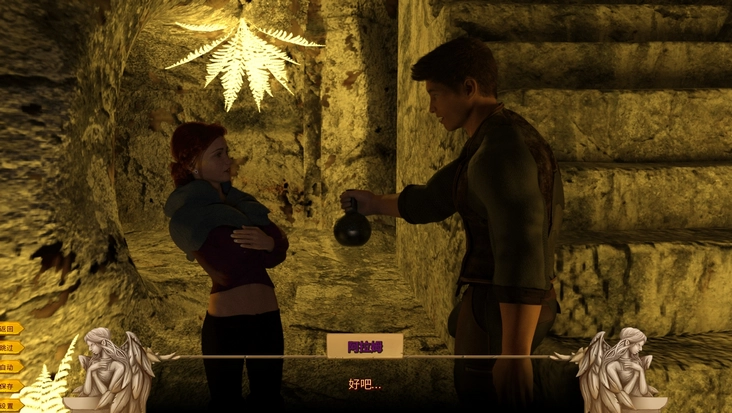Advance the dialogue line "好吧..."
Screen dimensions: 732x413
point(365,384)
